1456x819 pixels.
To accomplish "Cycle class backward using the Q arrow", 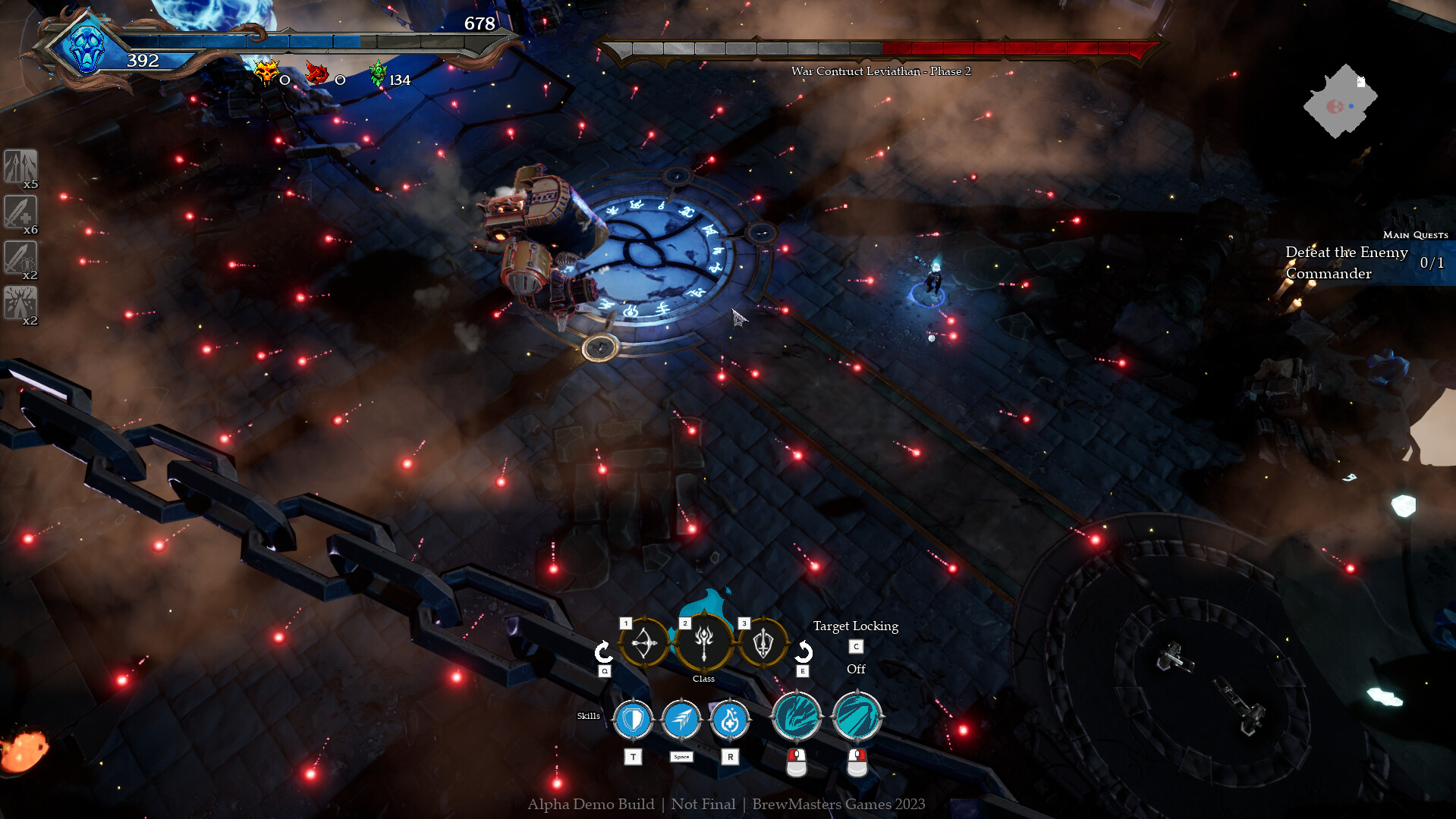I will pos(604,651).
